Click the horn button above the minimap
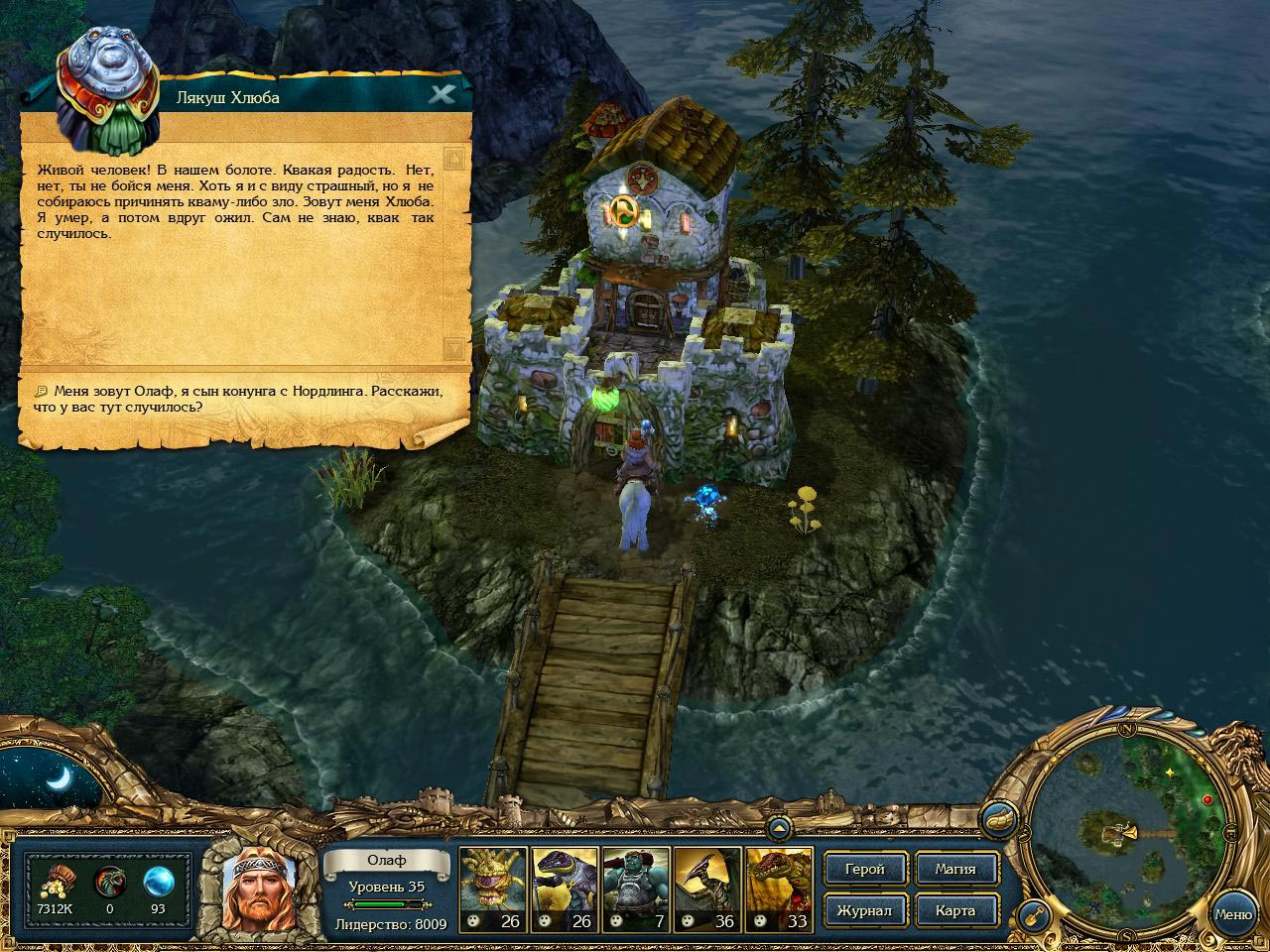This screenshot has height=952, width=1270. [996, 819]
